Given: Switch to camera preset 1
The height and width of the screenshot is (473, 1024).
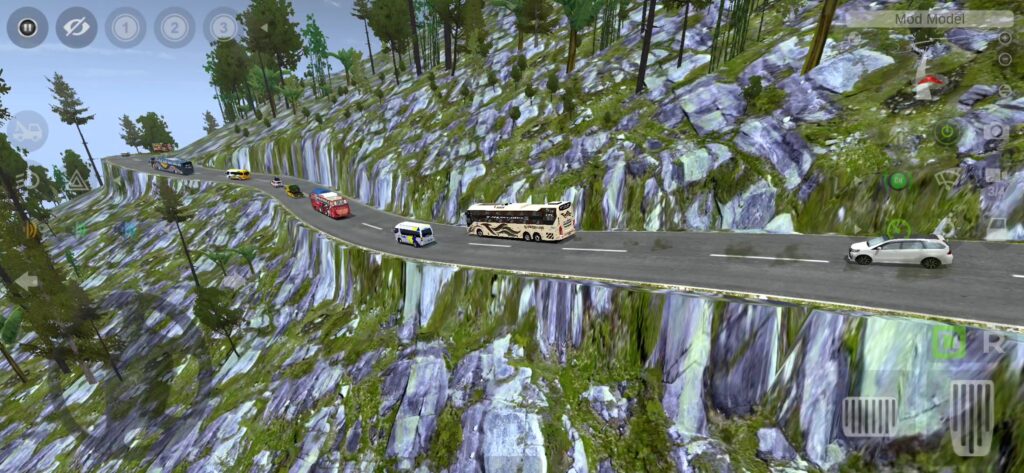Looking at the screenshot, I should [125, 27].
